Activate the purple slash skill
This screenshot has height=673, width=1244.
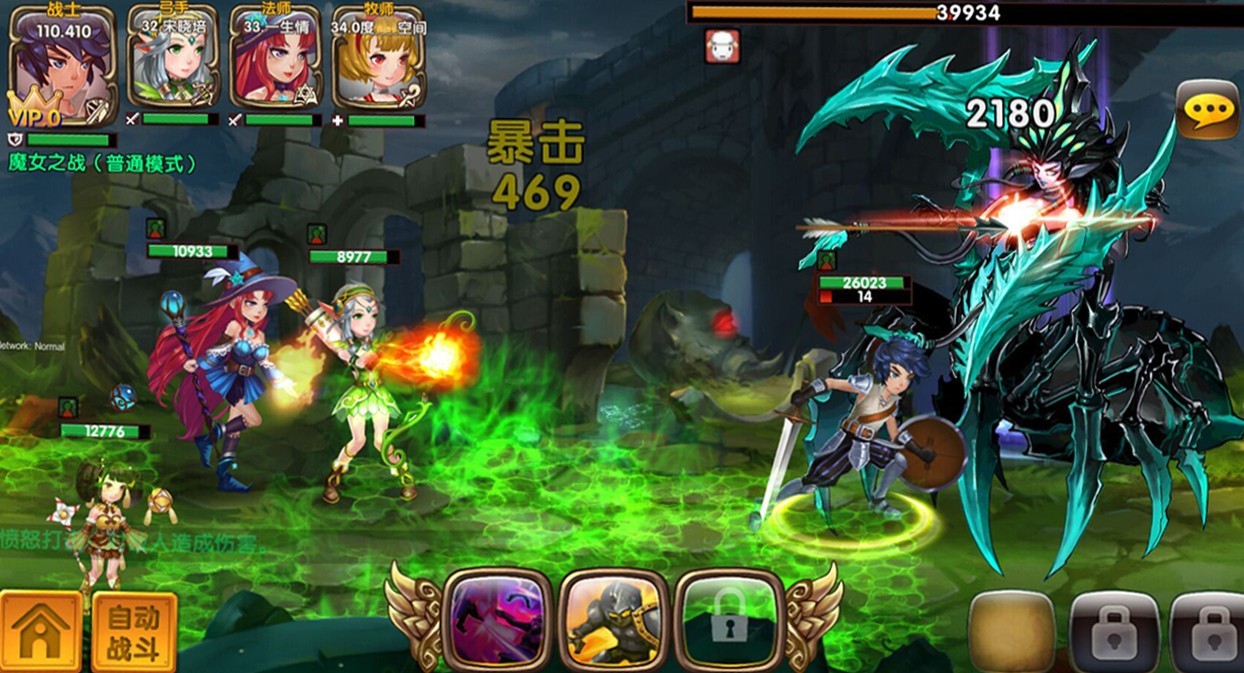point(496,620)
